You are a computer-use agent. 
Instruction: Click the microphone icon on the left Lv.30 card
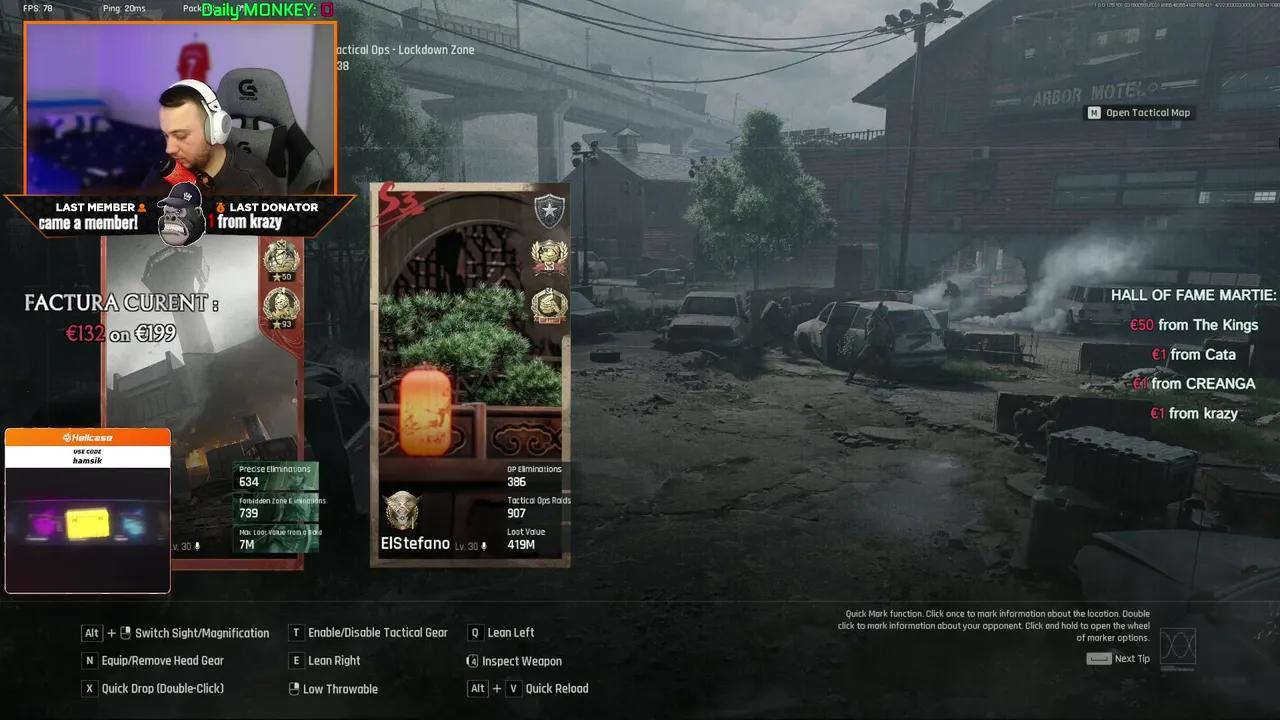coord(197,544)
